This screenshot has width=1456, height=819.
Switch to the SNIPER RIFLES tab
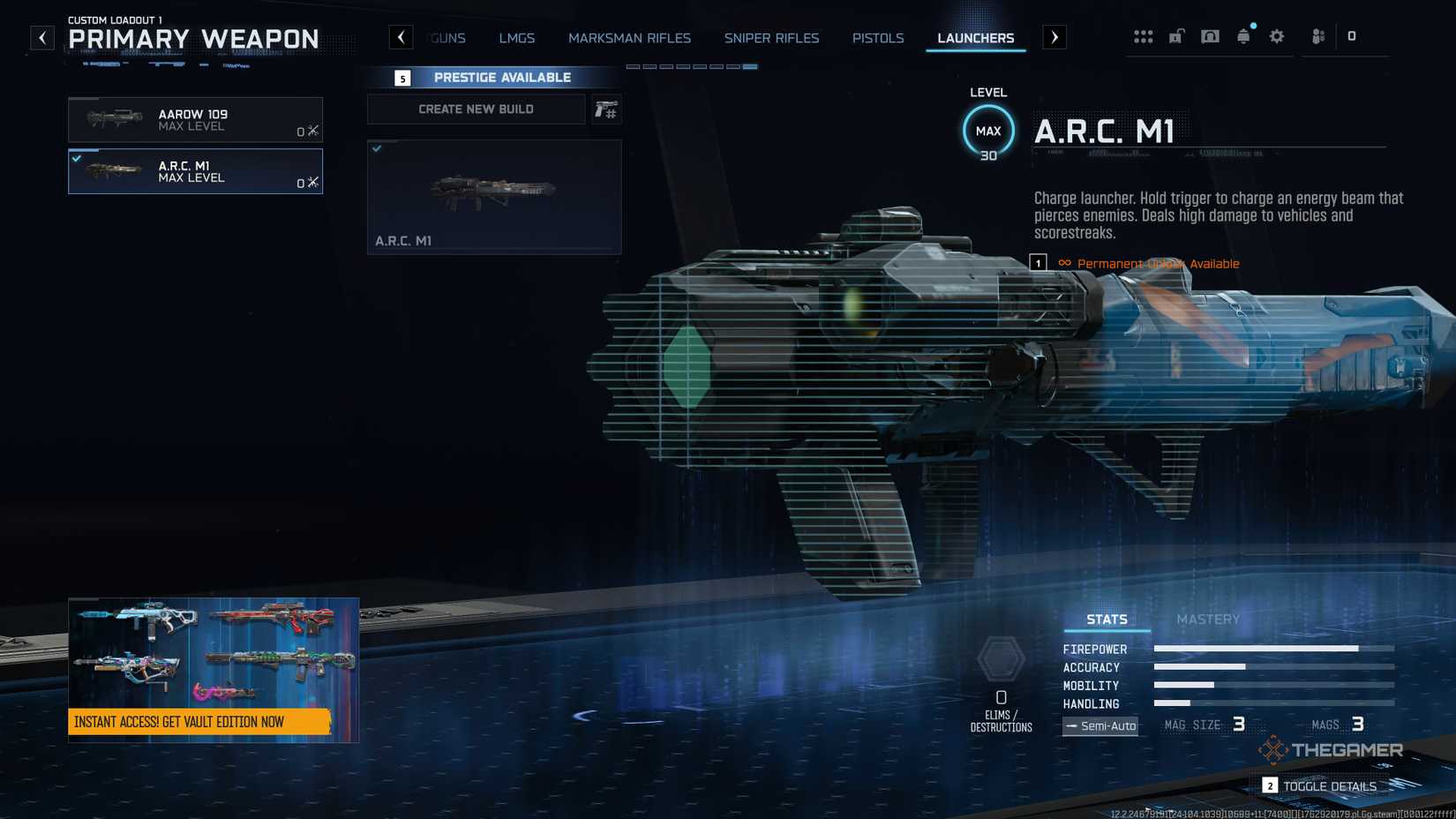[x=771, y=38]
